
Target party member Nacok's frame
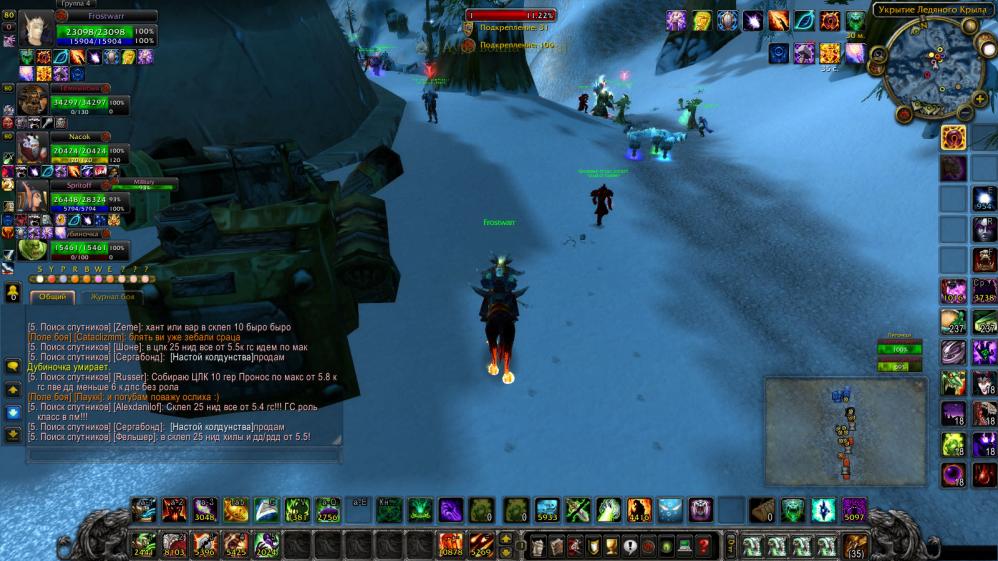click(34, 149)
